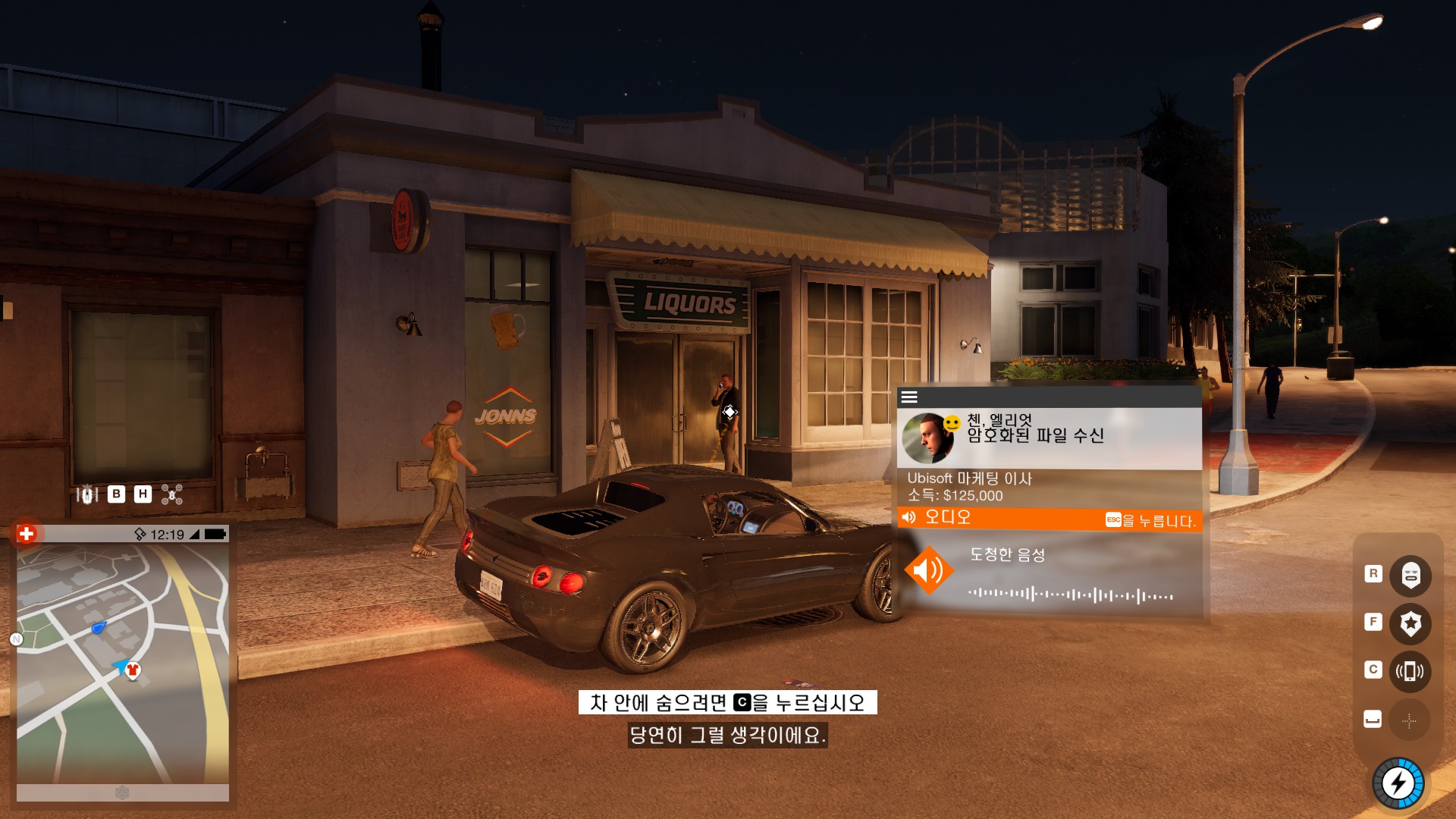Activate the quadcopter drone icon

(172, 494)
